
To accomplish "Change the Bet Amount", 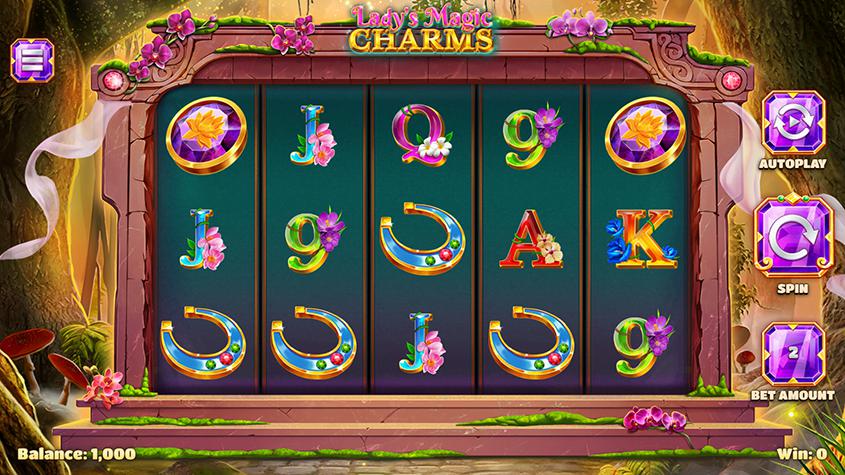I will [790, 353].
